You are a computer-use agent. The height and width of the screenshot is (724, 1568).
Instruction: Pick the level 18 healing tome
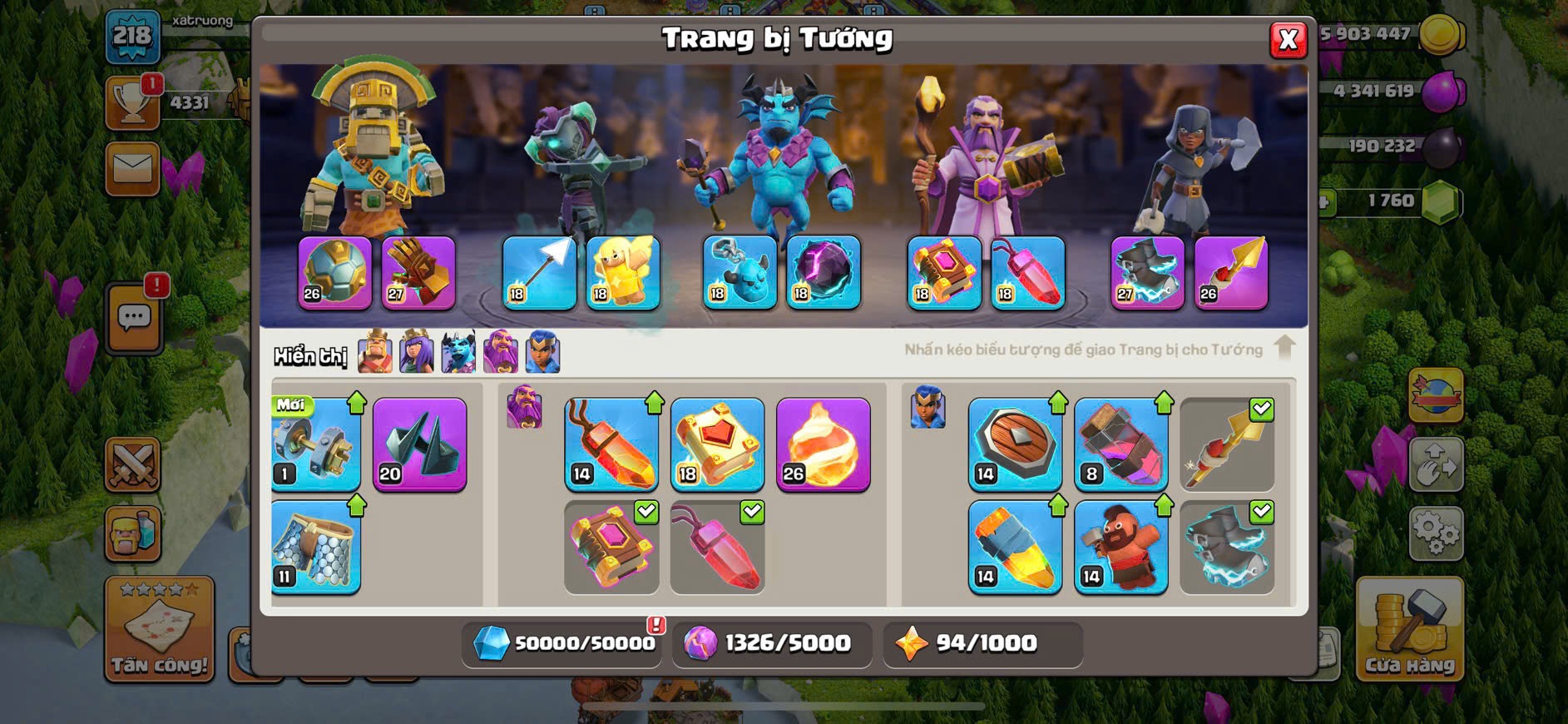(x=717, y=444)
